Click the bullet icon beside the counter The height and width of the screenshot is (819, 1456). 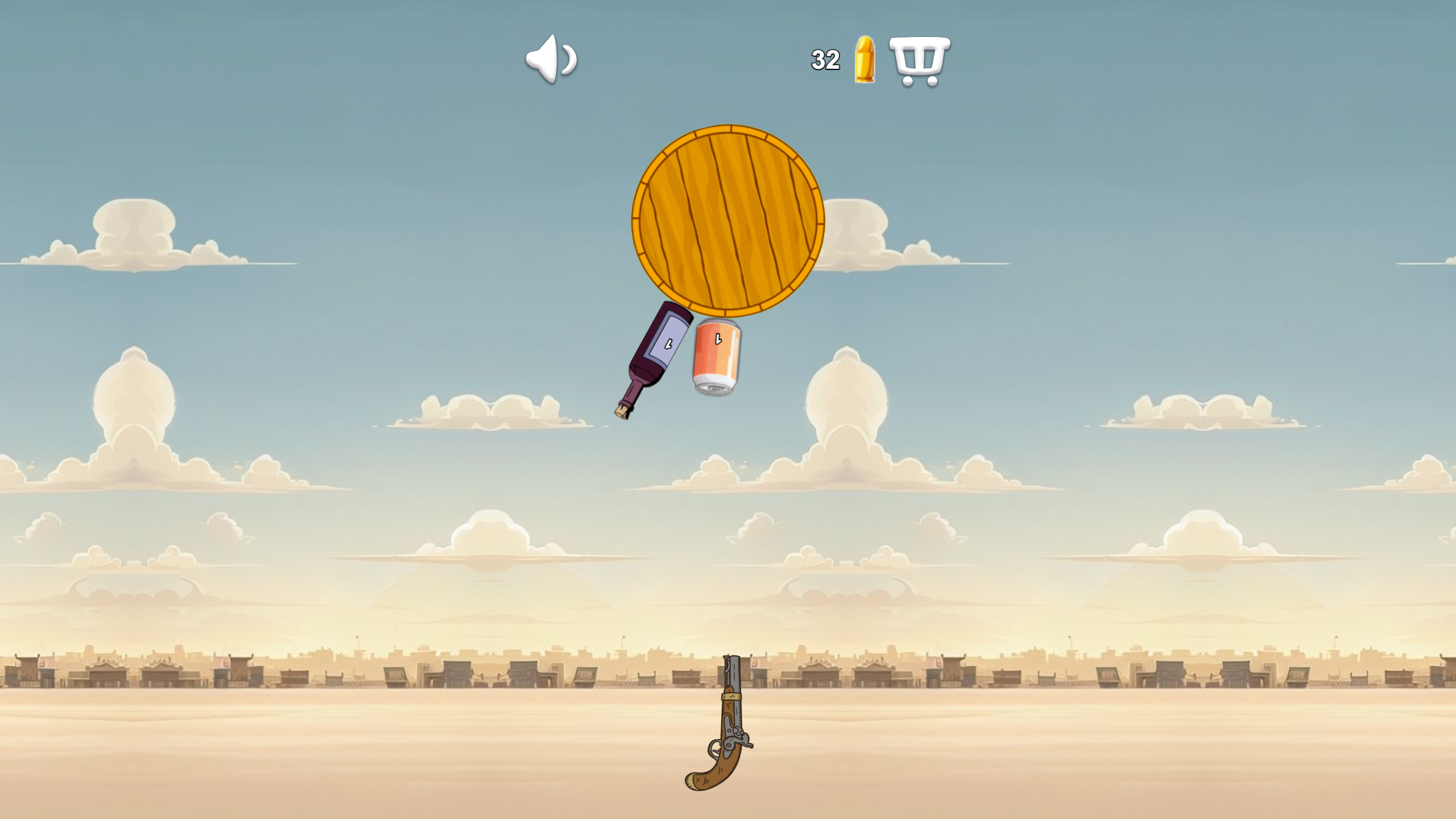864,60
